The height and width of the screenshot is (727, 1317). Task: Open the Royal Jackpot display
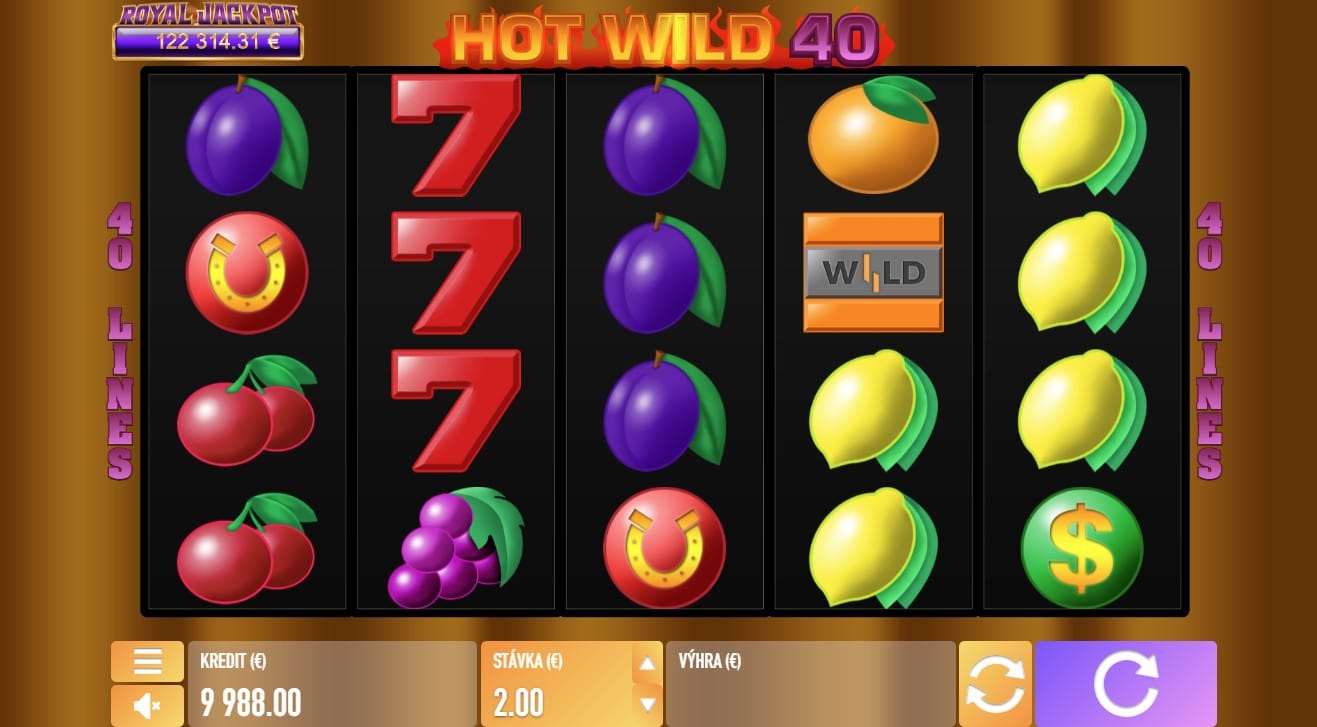pyautogui.click(x=207, y=28)
